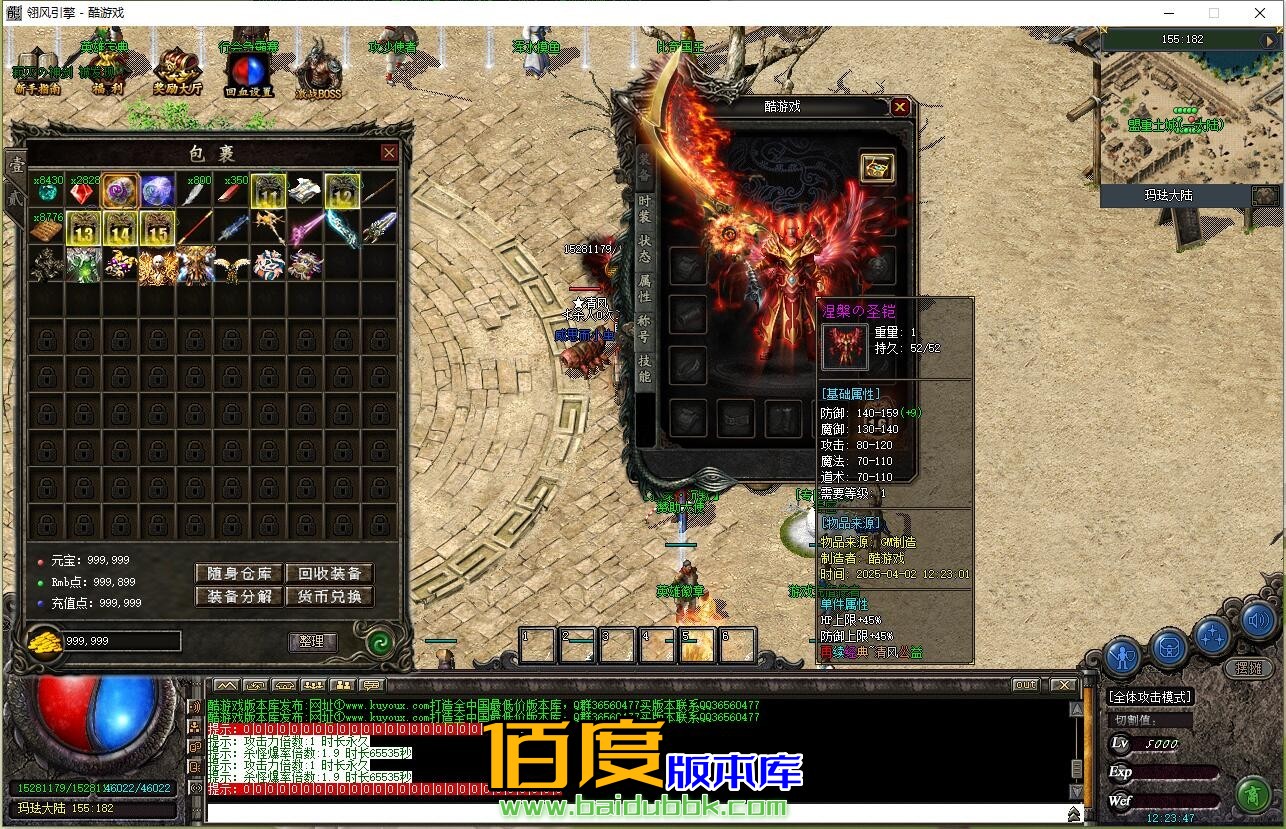Open the 新手指南 beginner guide icon

(37, 71)
